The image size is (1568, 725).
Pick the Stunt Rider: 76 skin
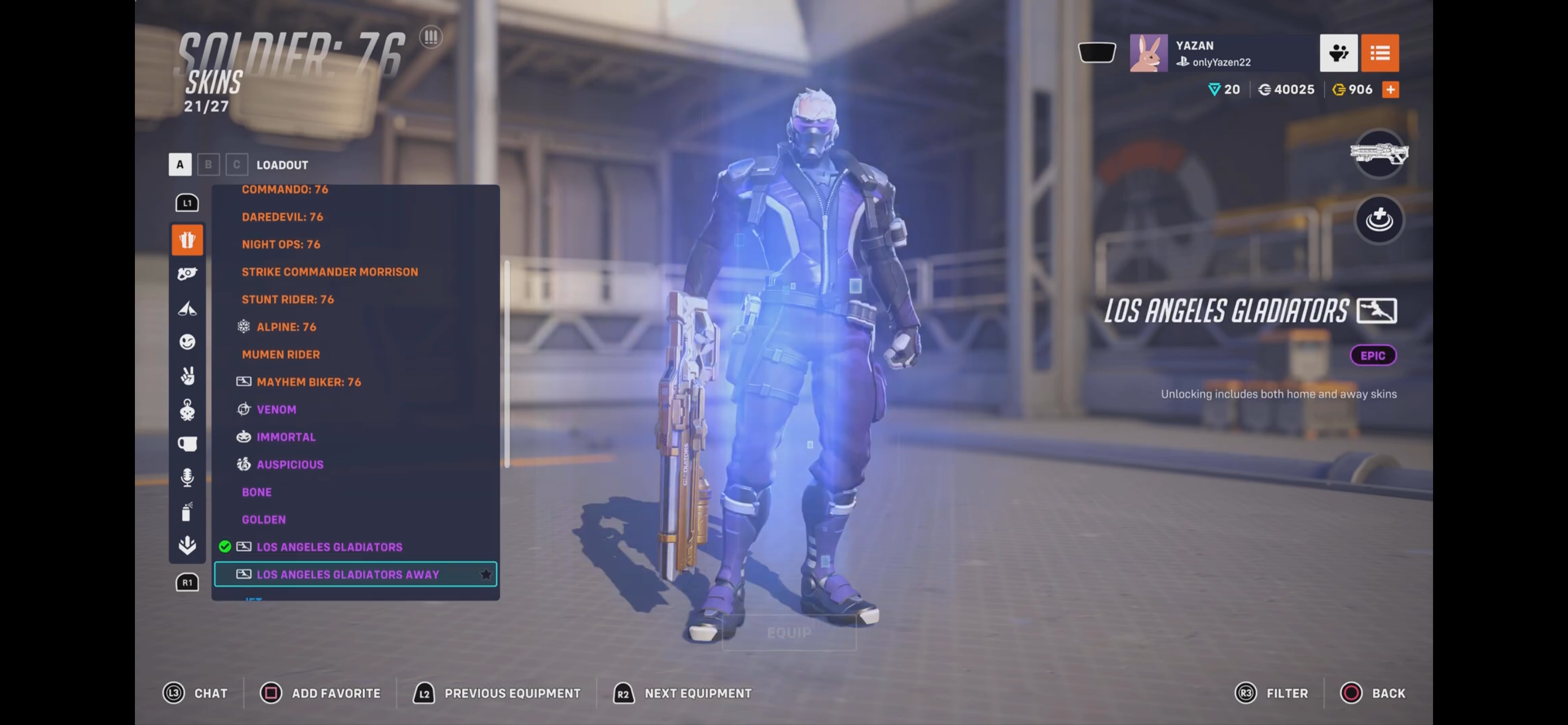point(287,299)
